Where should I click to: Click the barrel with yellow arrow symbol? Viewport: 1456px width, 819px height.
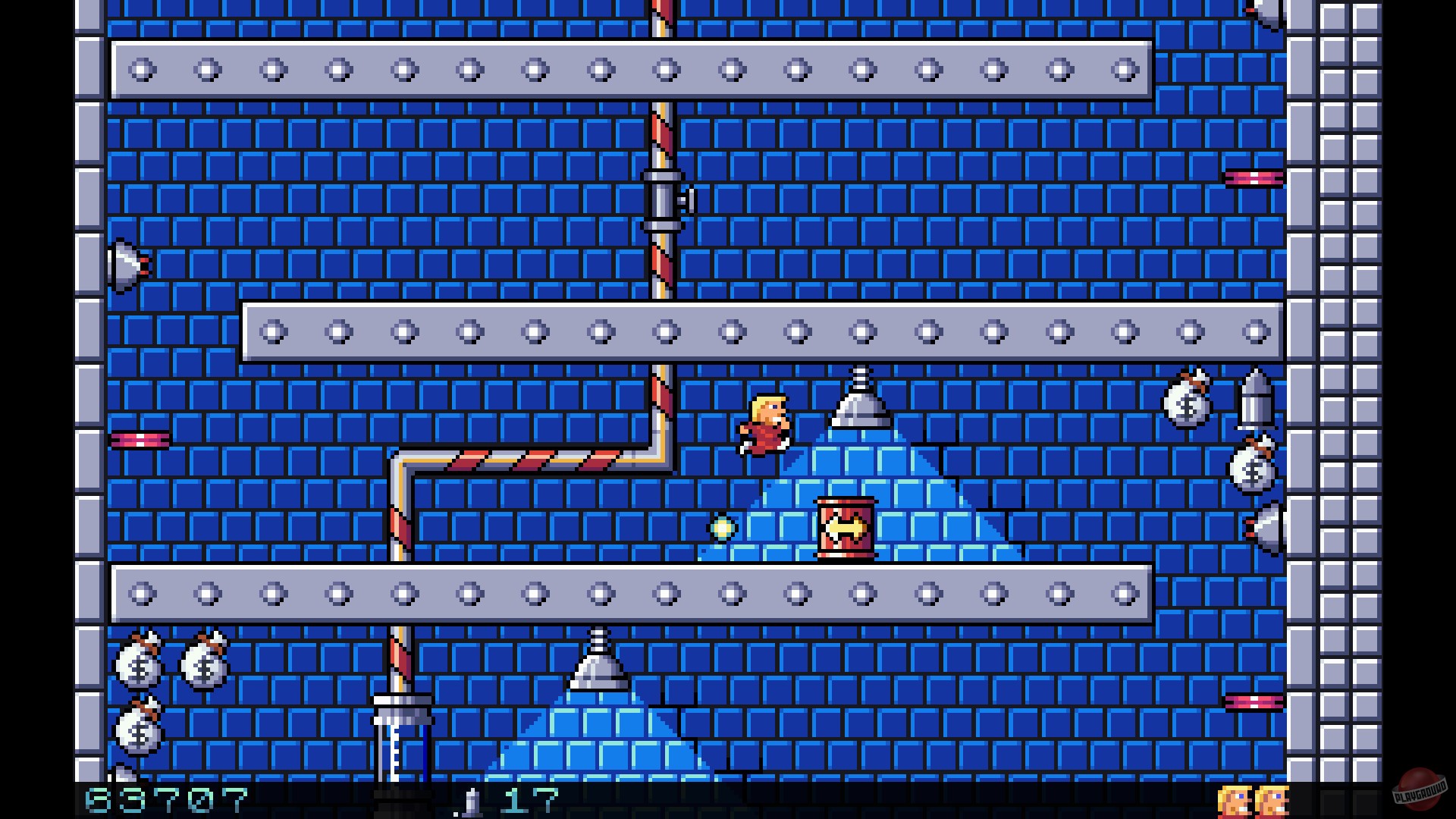pos(845,527)
